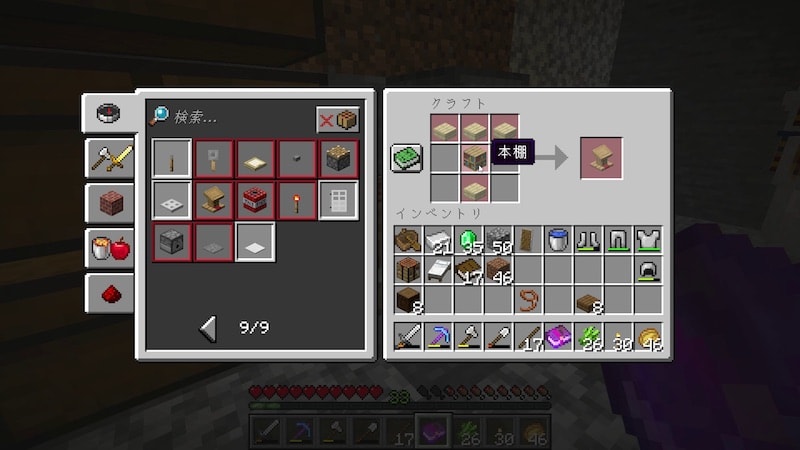Click the bookshelf in the crafting grid
800x450 pixels.
coord(474,157)
